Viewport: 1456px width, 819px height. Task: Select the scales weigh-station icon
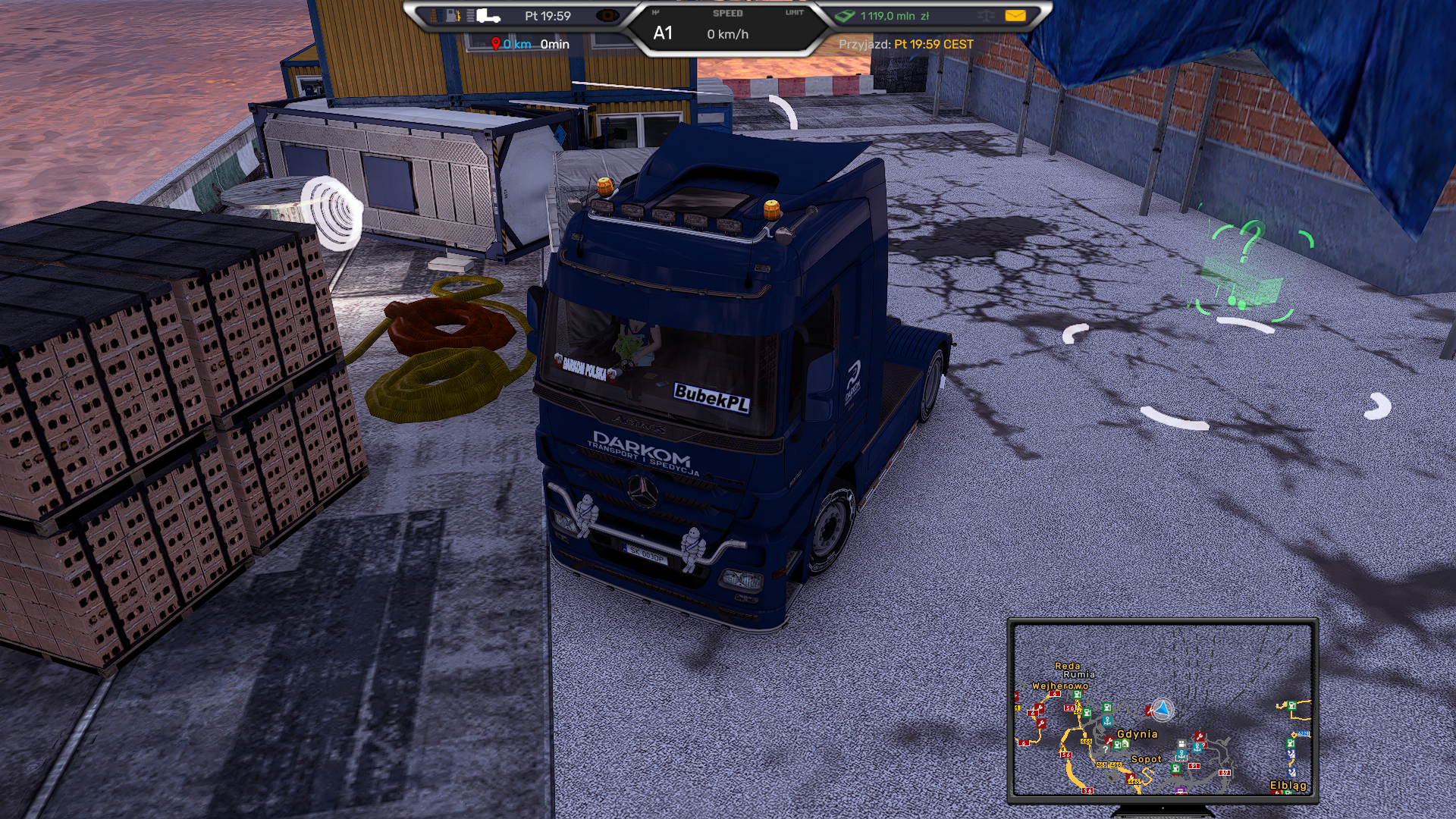coord(985,16)
